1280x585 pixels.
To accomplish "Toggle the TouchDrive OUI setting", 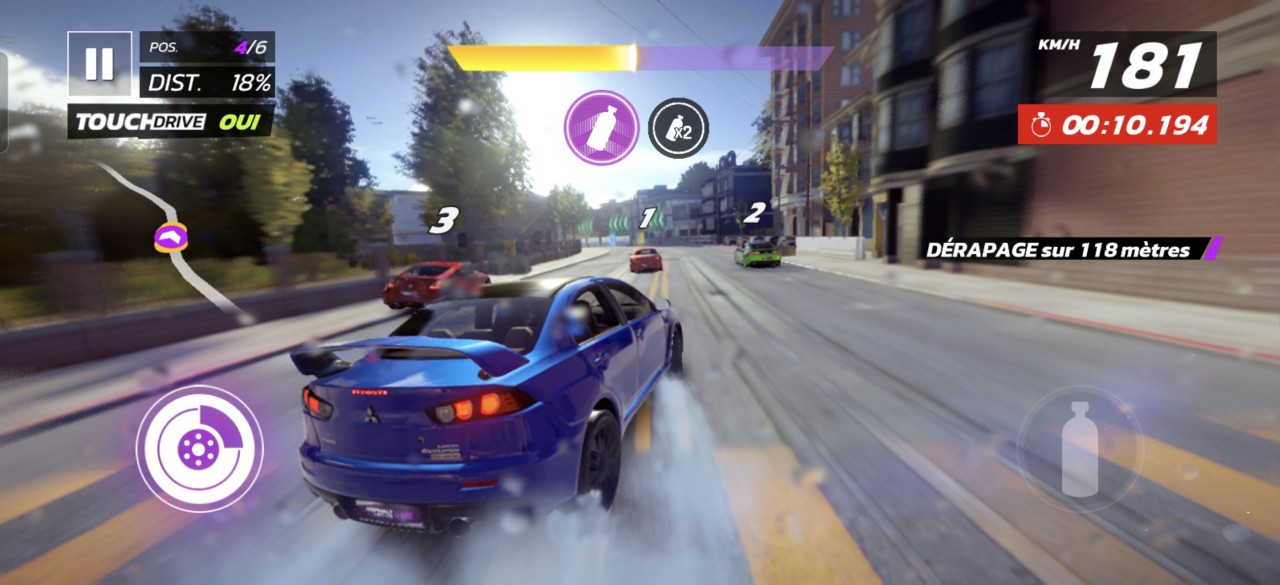I will pyautogui.click(x=170, y=122).
